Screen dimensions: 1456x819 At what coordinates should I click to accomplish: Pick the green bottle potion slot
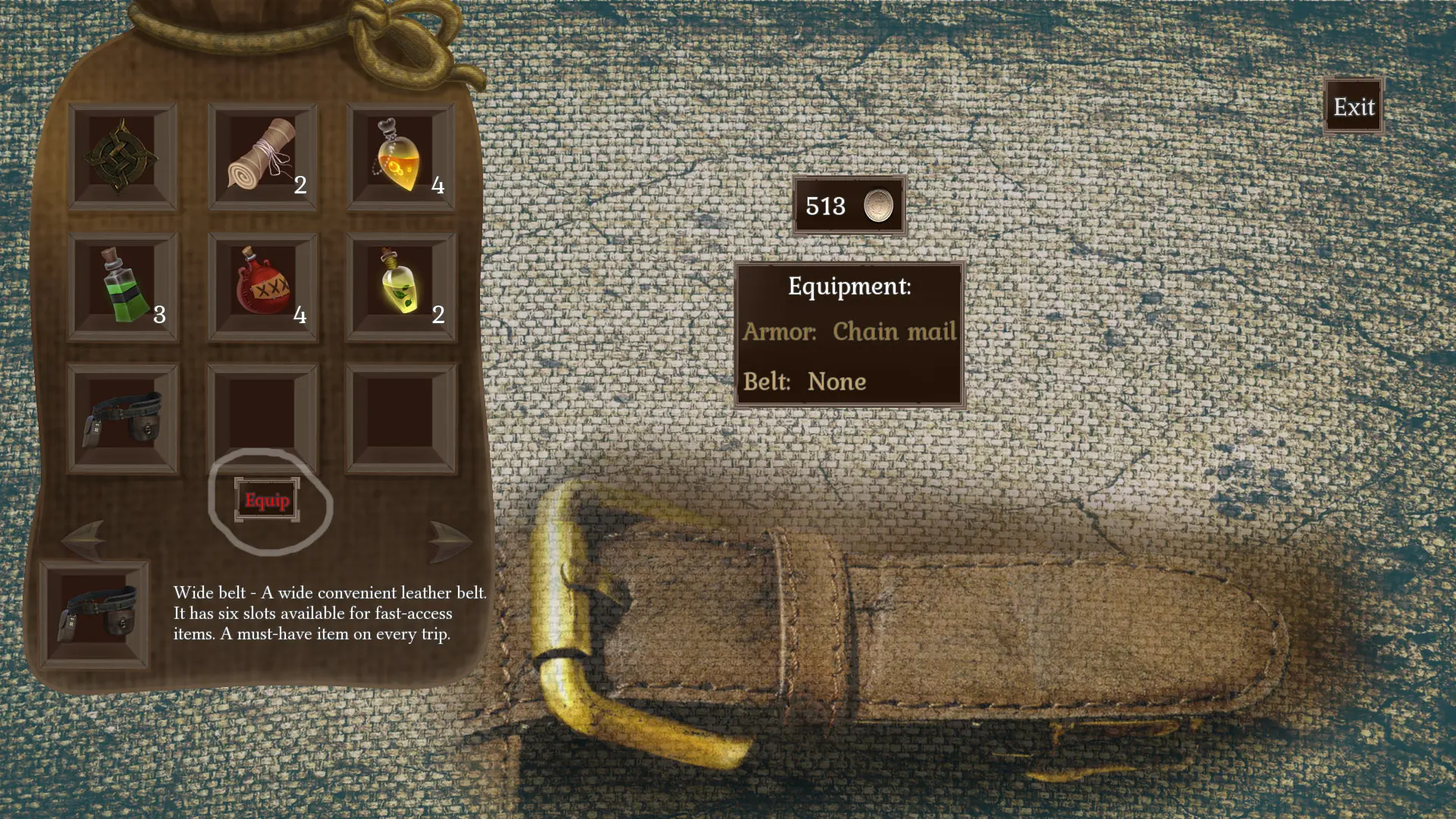click(x=123, y=287)
